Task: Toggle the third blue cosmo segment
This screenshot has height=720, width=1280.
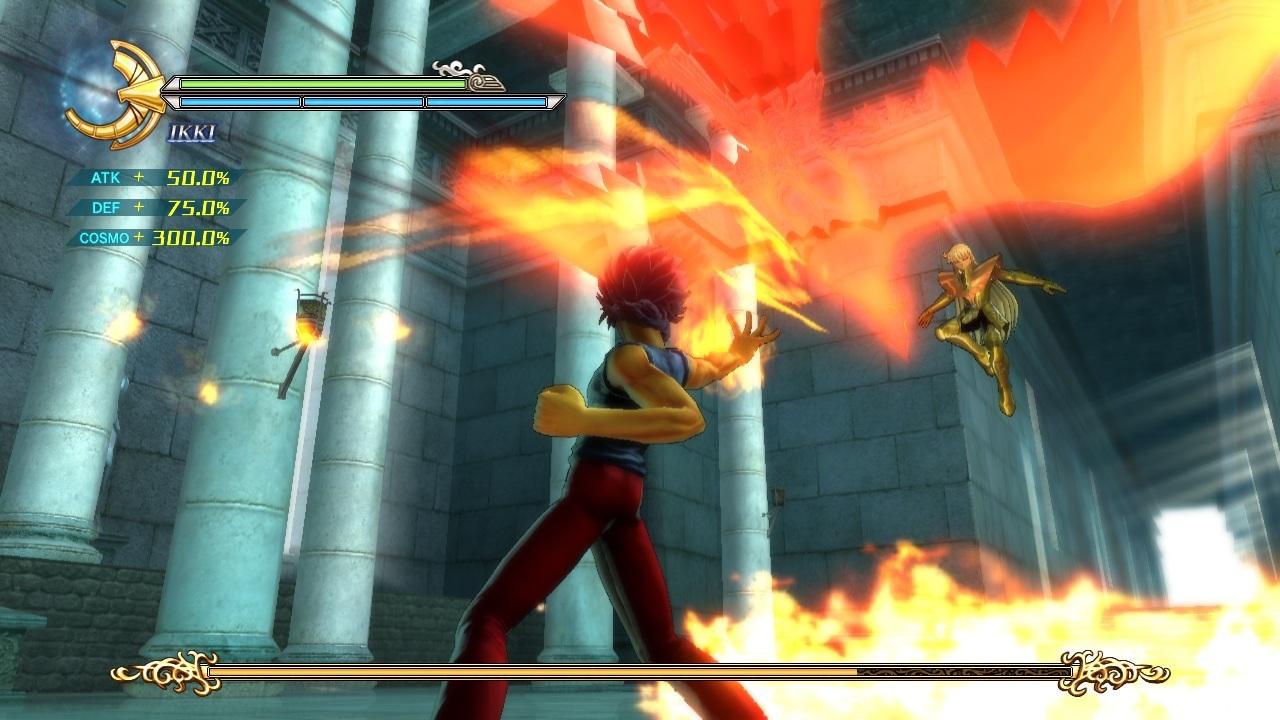Action: click(487, 100)
